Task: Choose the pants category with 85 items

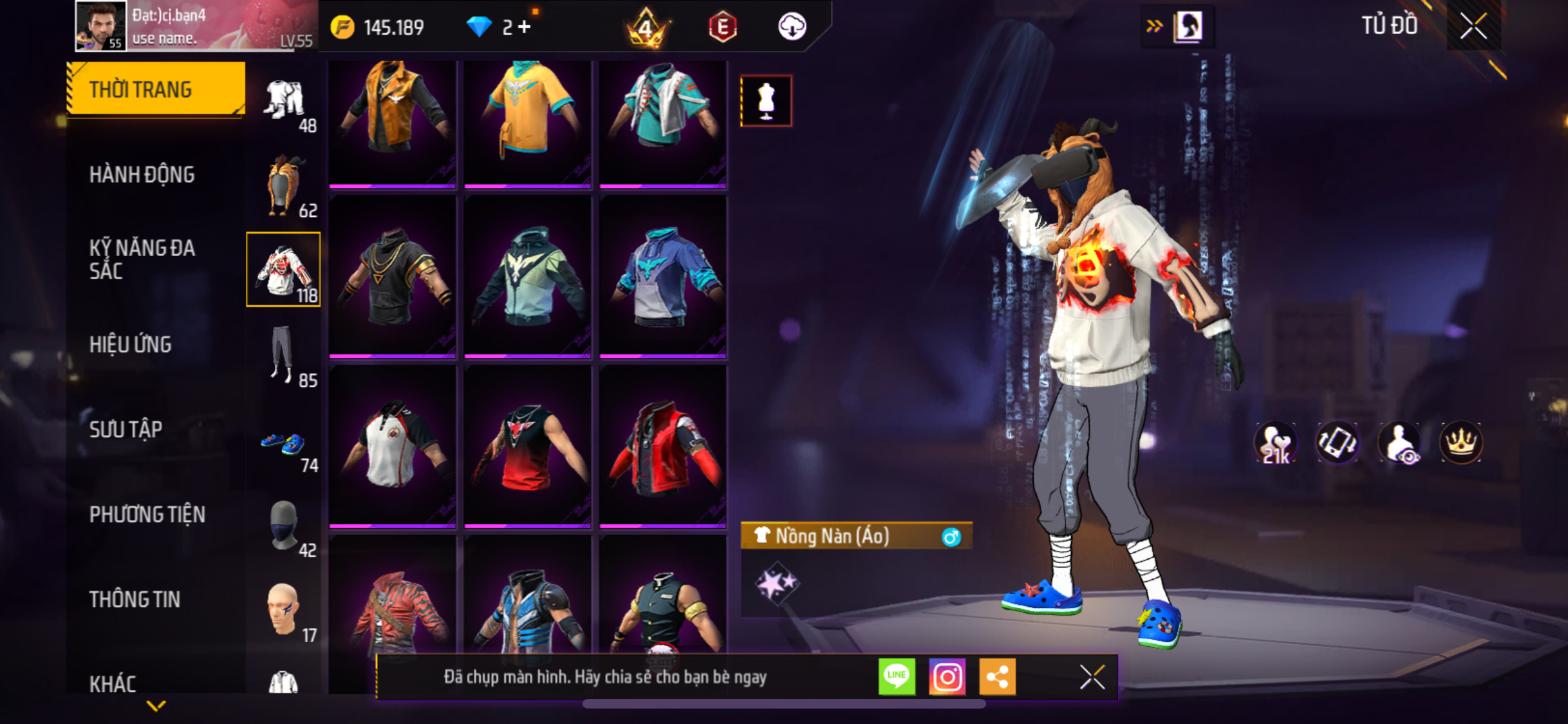Action: [x=283, y=355]
